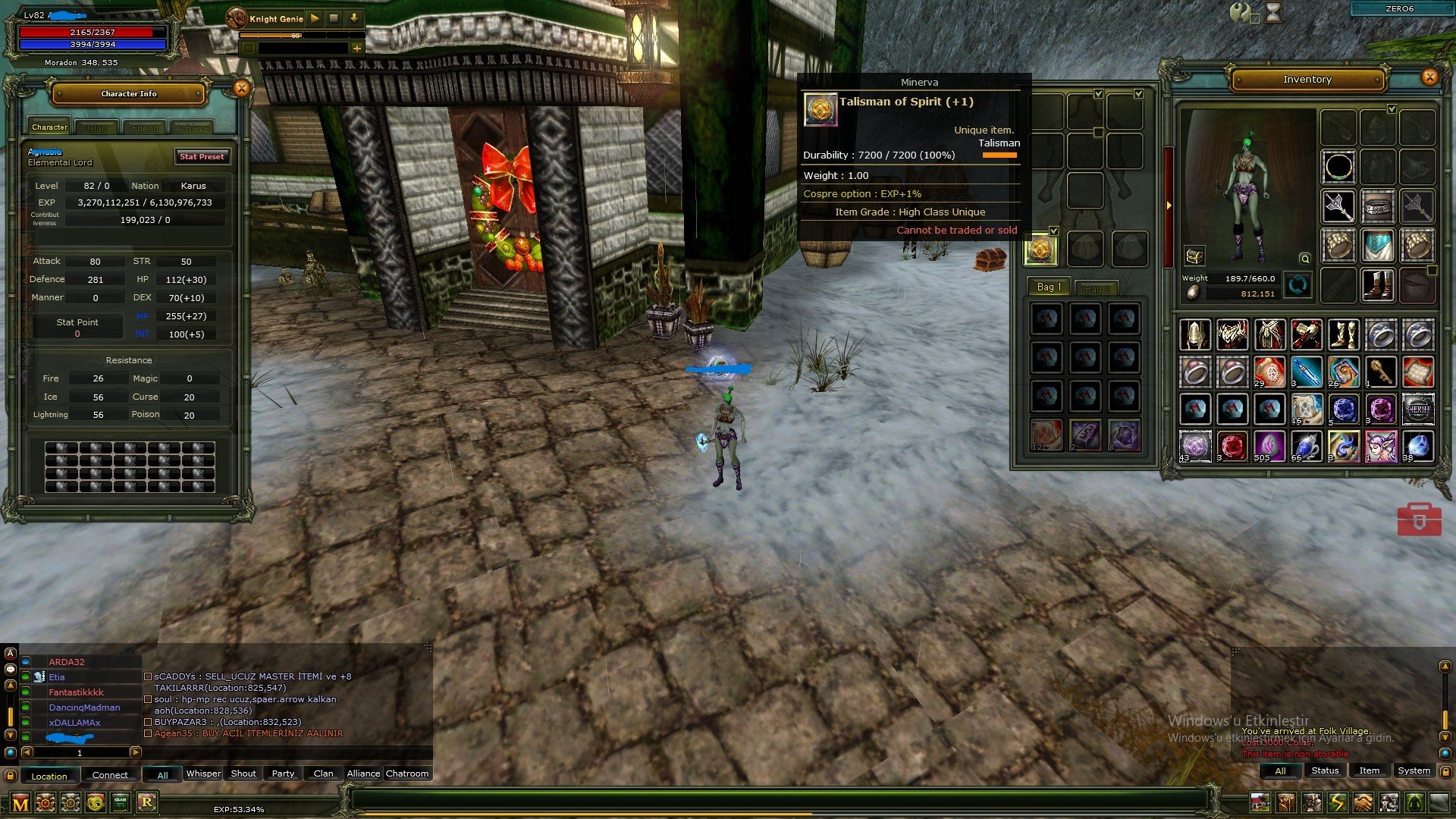Open the Stat Preset menu

[x=202, y=156]
